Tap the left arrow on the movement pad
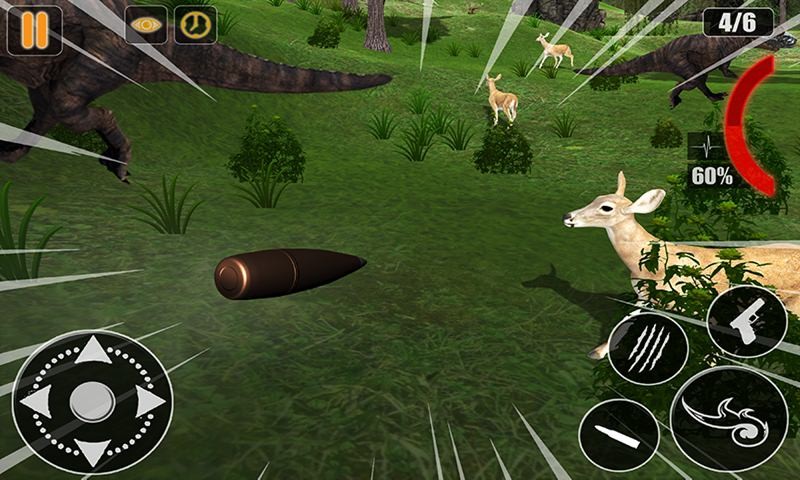 click(x=36, y=402)
